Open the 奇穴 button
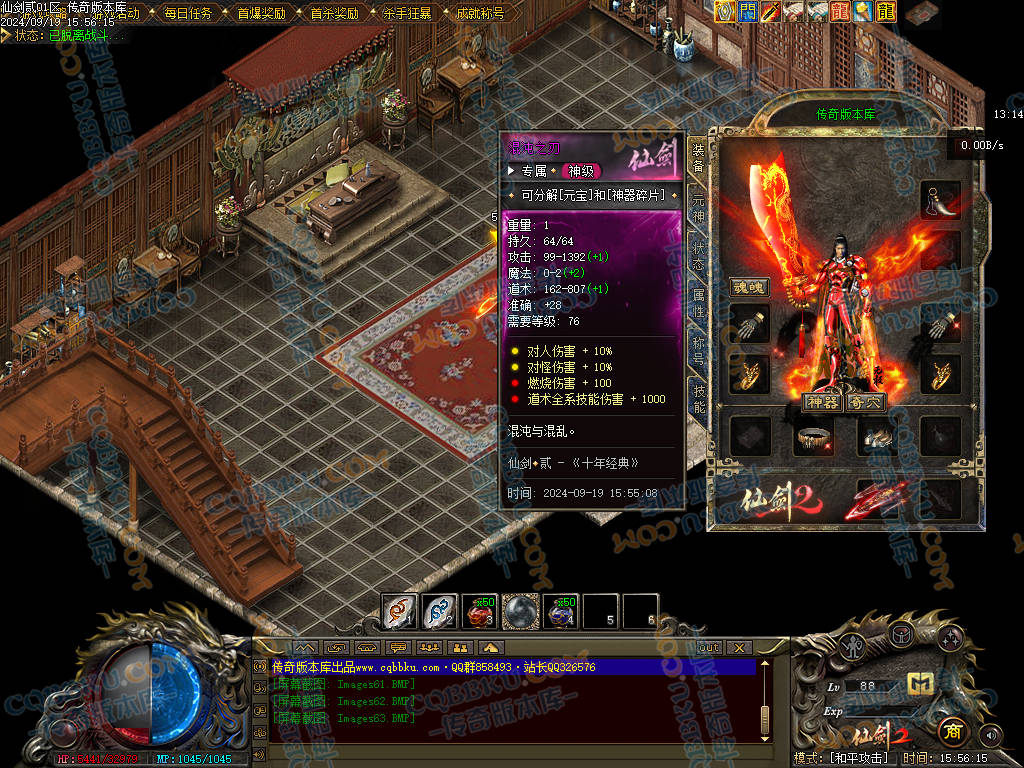This screenshot has height=768, width=1024. point(866,402)
